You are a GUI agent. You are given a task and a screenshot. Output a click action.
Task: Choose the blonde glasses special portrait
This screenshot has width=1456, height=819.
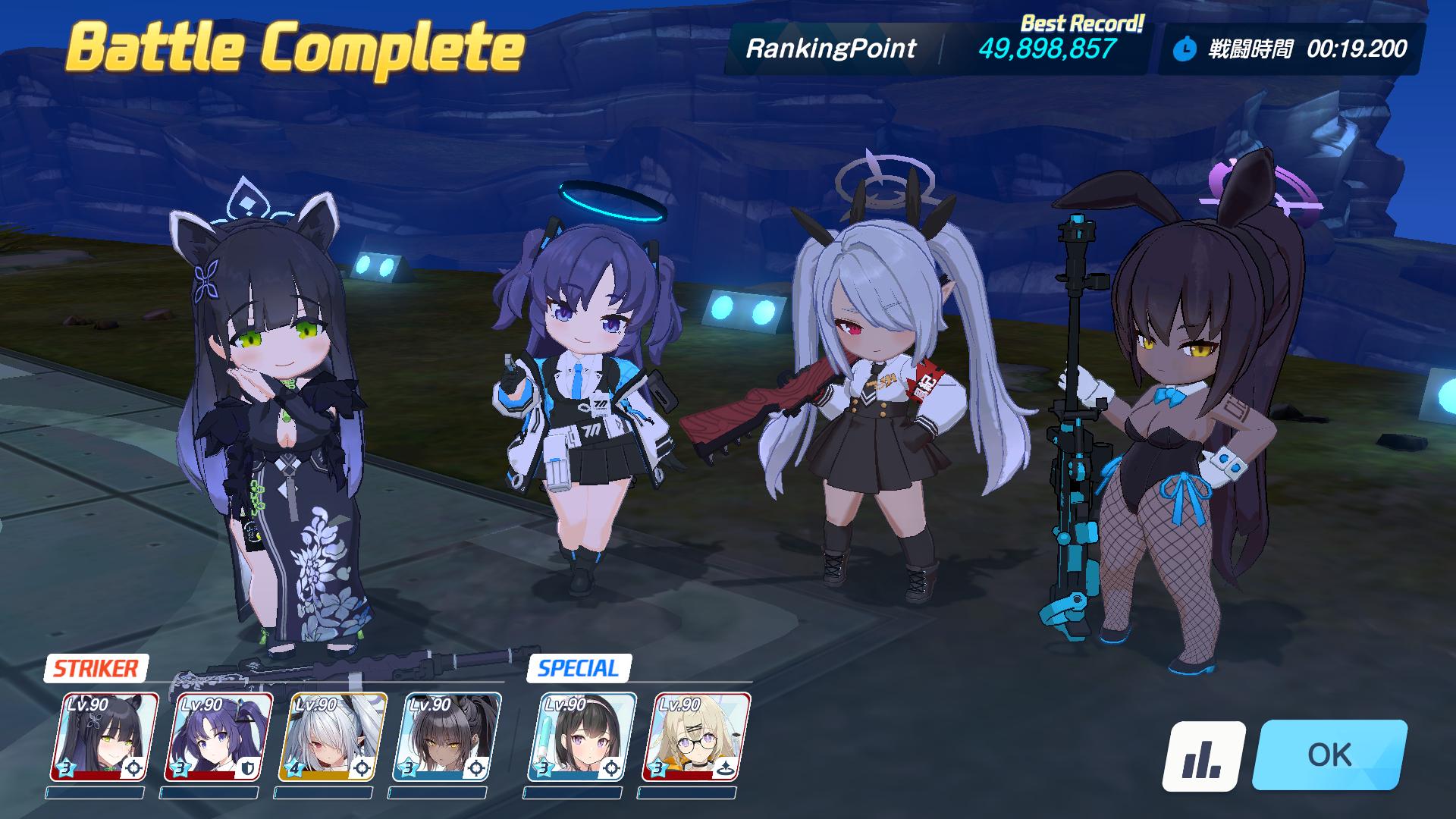[x=695, y=736]
